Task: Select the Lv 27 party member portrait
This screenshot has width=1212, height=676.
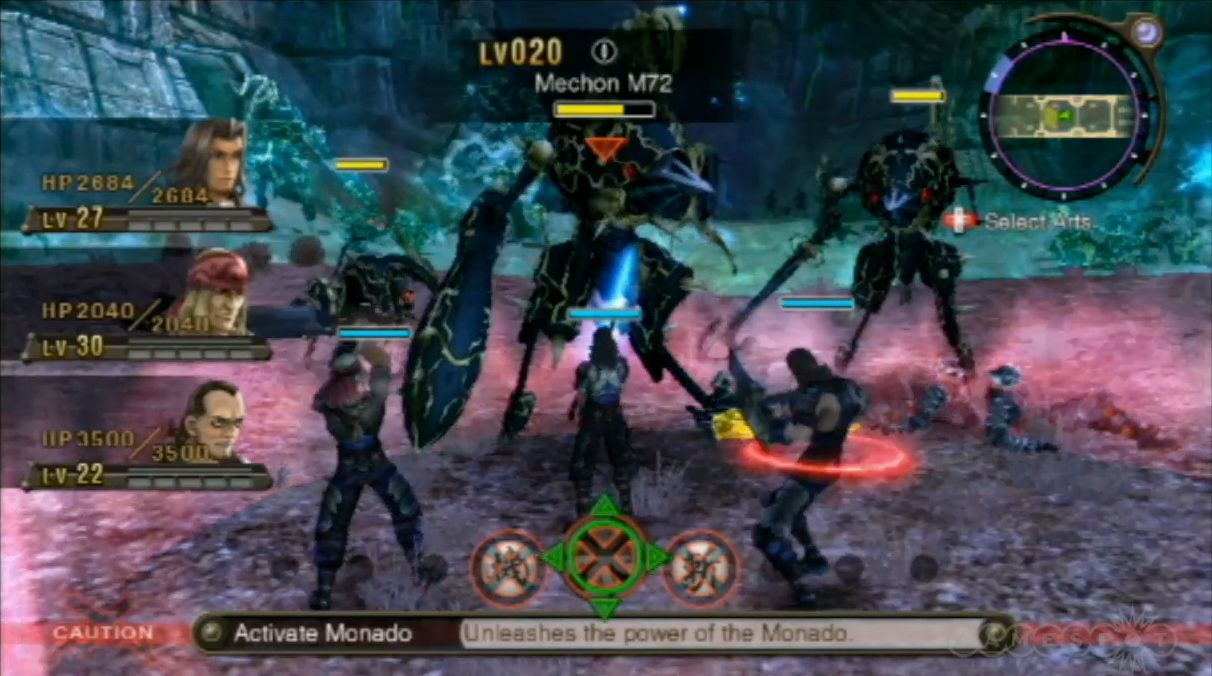Action: [212, 160]
